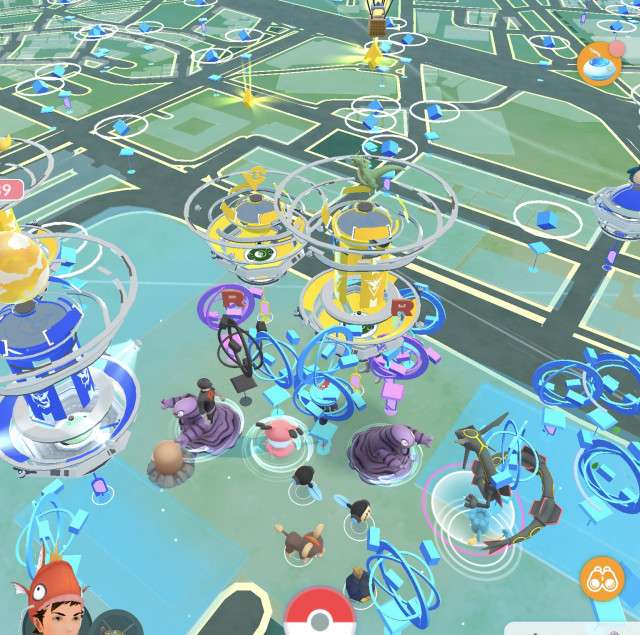Tap the orange Daily Adventure Incense icon

[x=598, y=63]
